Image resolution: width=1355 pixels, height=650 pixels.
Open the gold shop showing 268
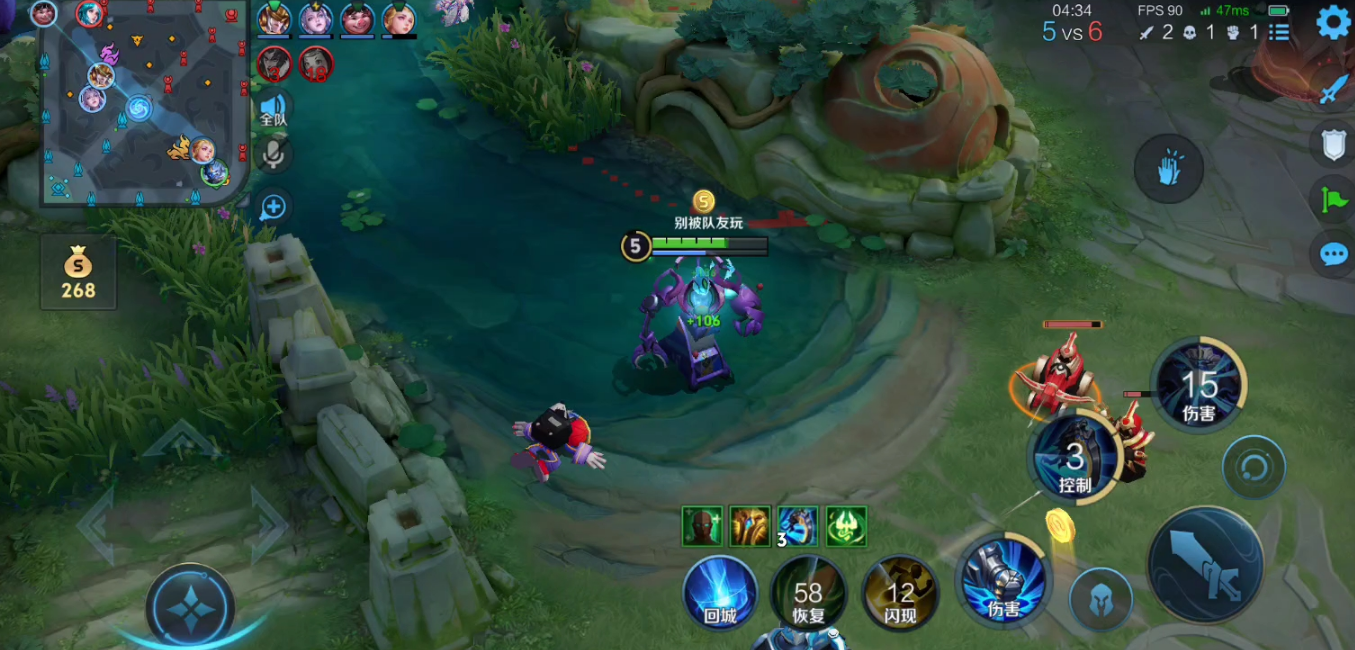point(78,273)
